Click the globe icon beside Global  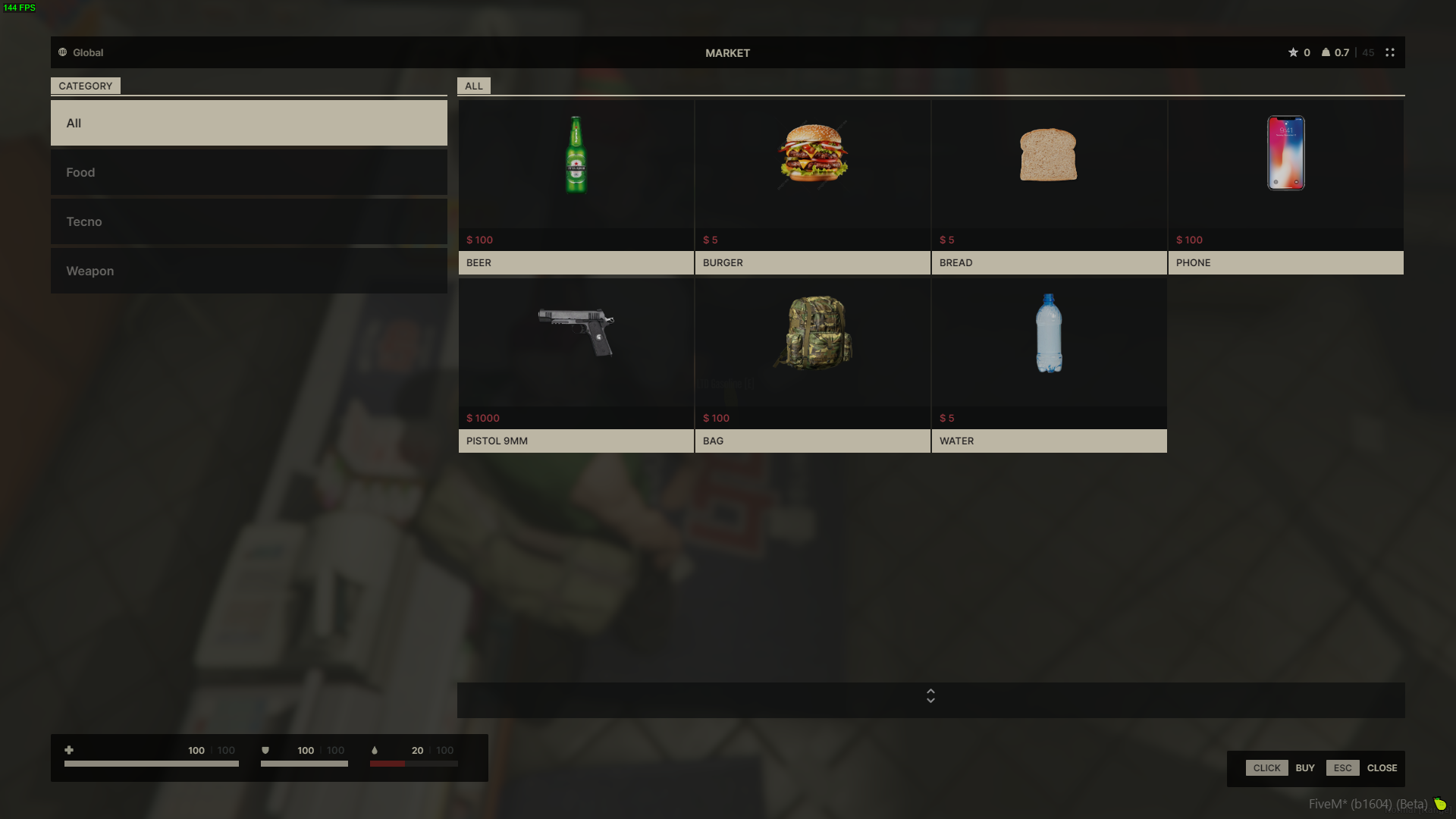(61, 52)
